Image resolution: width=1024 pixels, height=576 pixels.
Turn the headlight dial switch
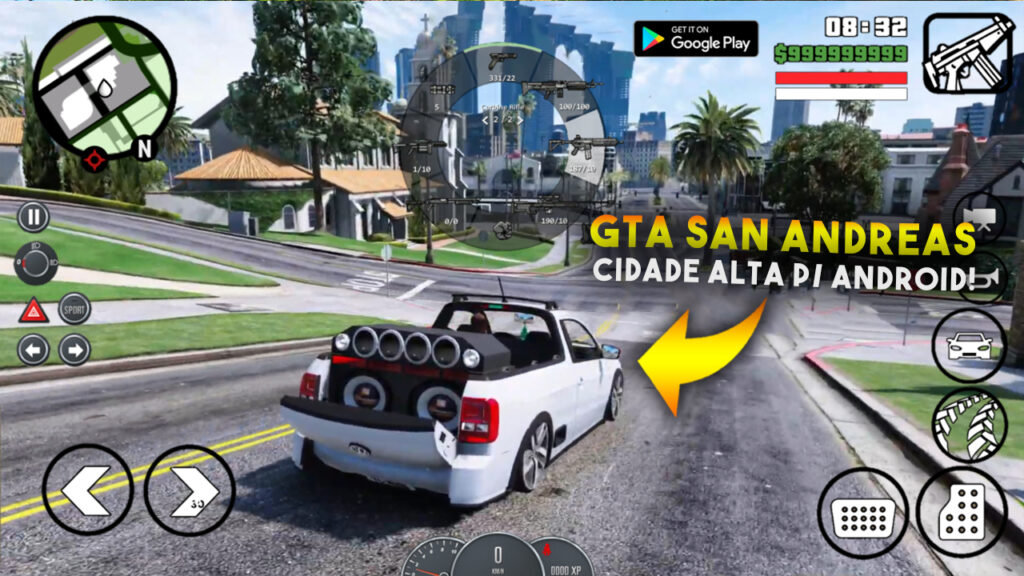38,262
